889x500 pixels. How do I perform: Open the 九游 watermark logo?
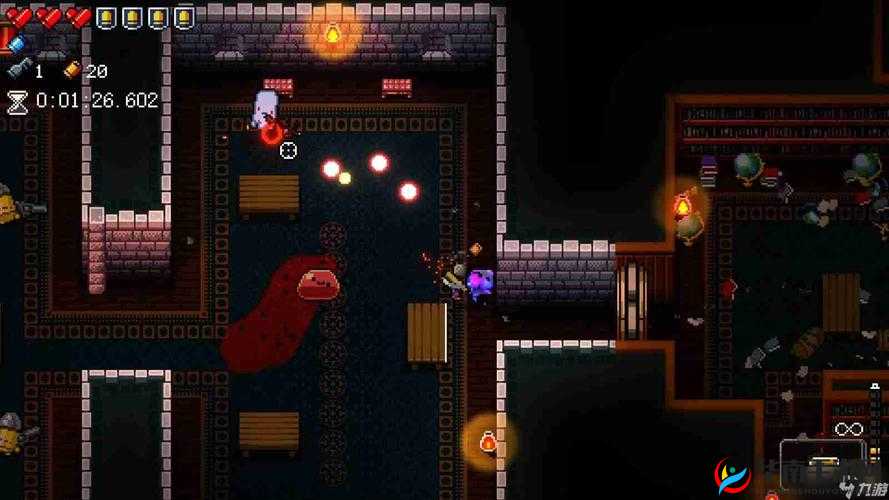733,477
